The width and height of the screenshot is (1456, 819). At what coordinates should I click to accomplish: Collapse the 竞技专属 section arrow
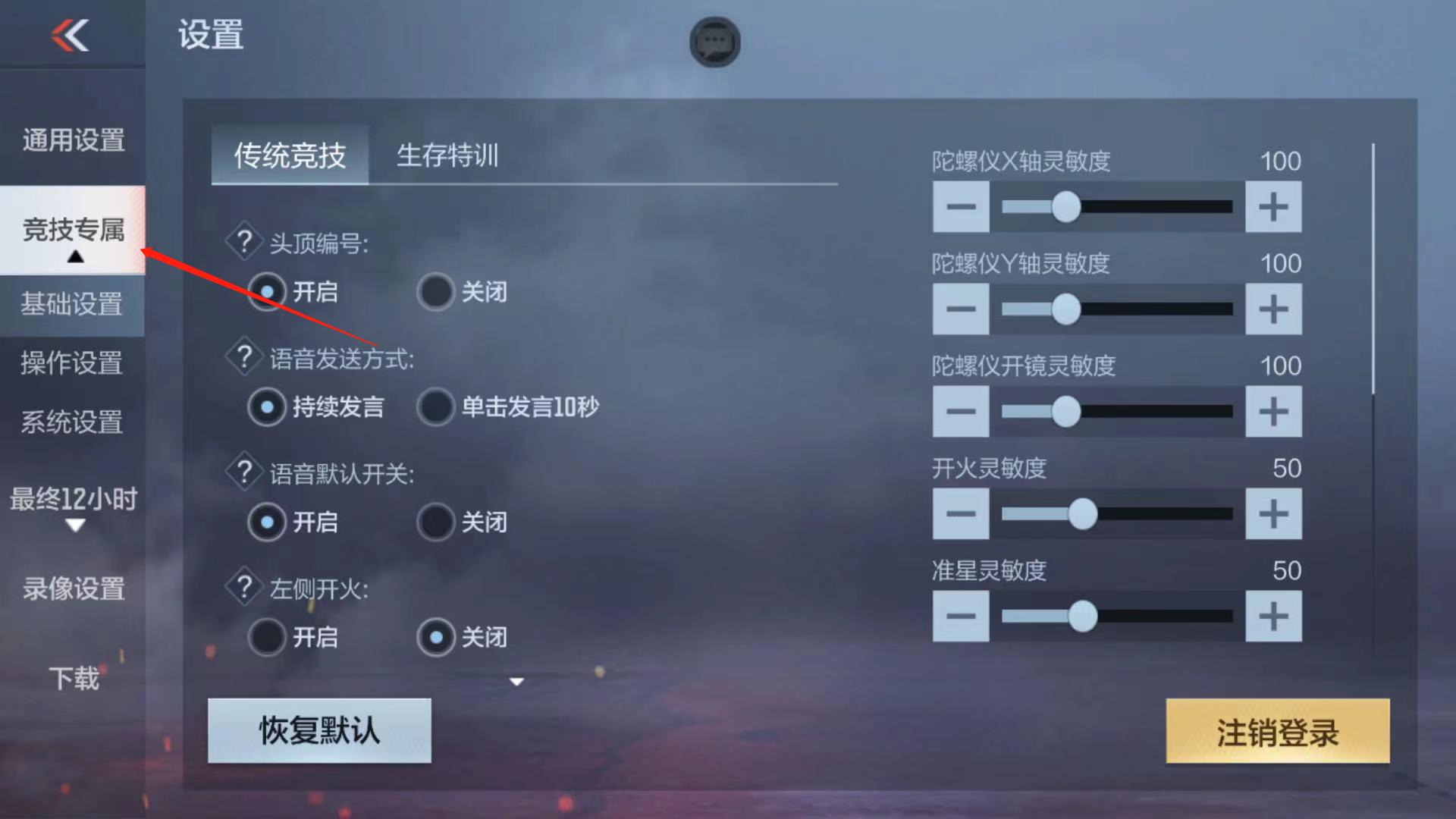(x=74, y=258)
